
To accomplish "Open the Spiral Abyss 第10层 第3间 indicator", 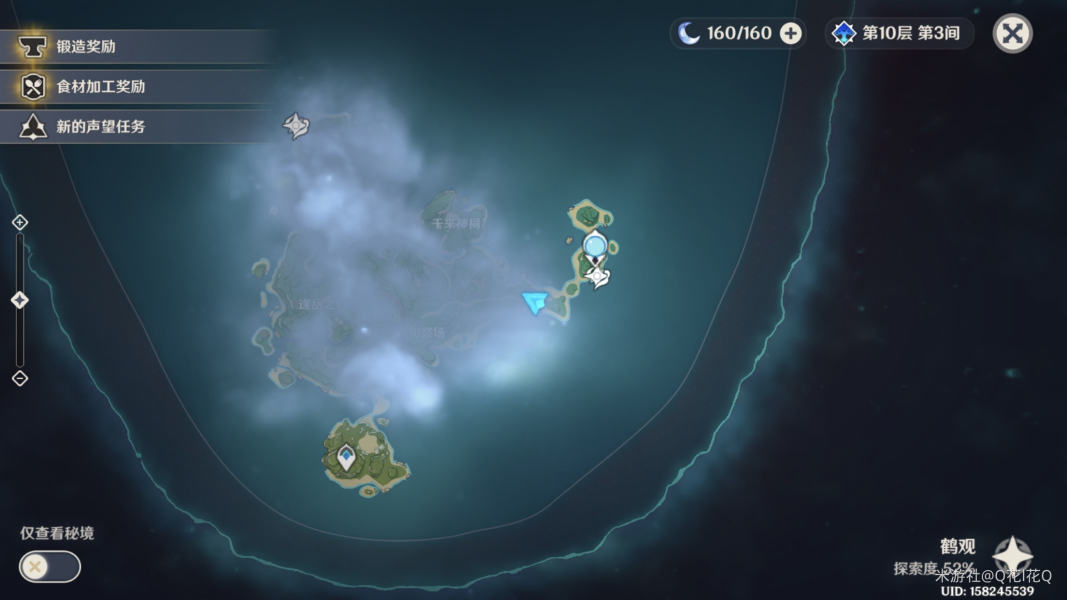I will pos(899,33).
